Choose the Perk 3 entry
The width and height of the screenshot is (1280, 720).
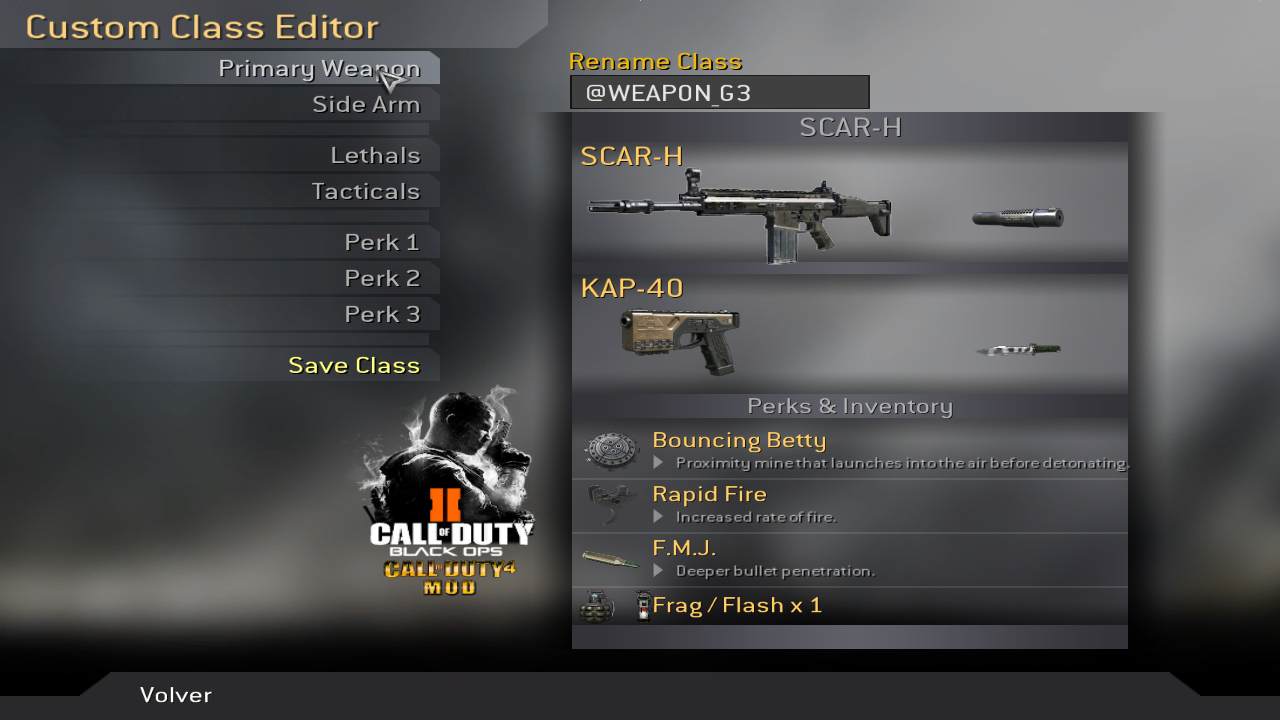[x=382, y=315]
